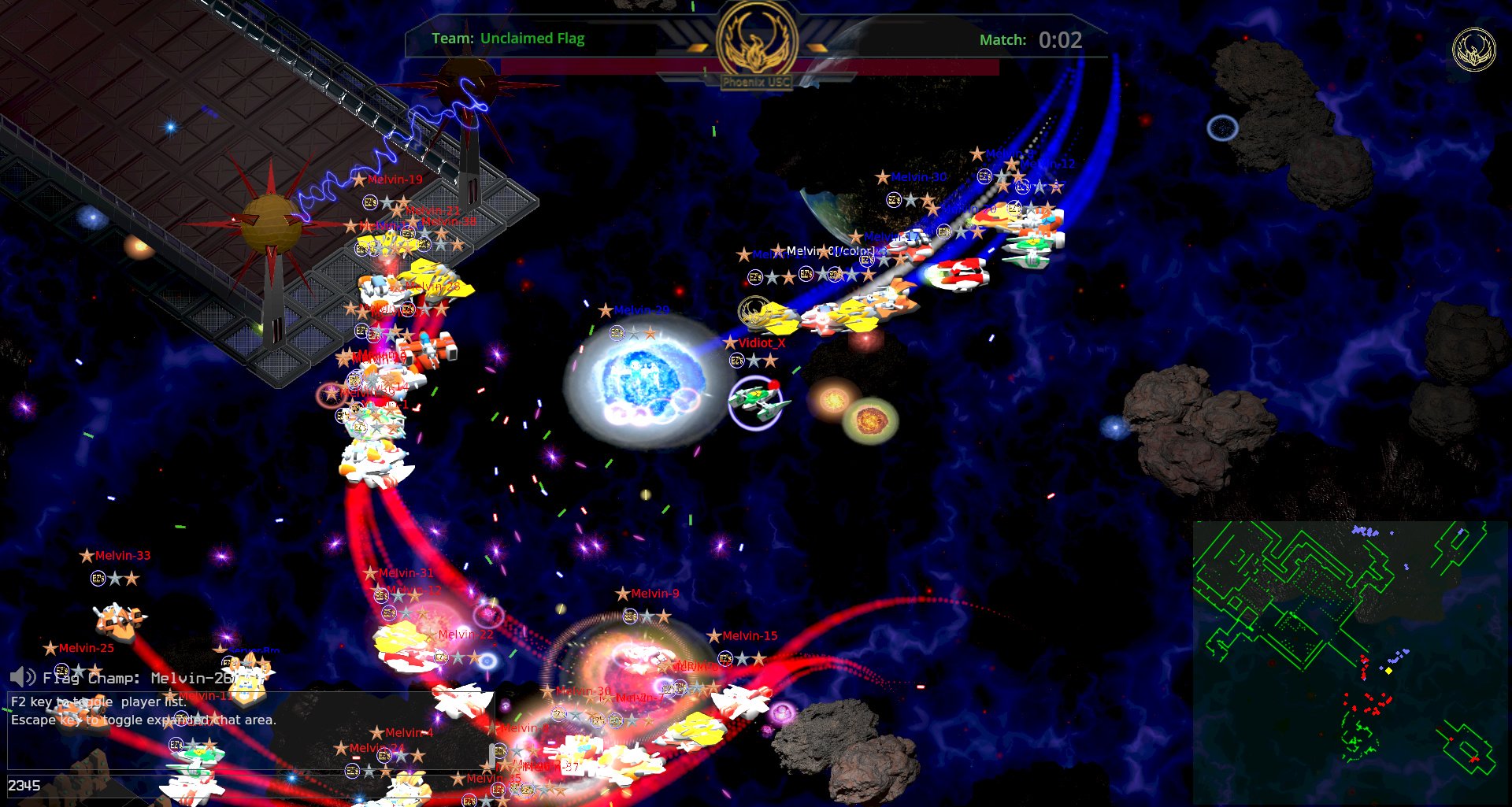Viewport: 1512px width, 807px height.
Task: Click the green radar minimap
Action: pyautogui.click(x=1350, y=661)
